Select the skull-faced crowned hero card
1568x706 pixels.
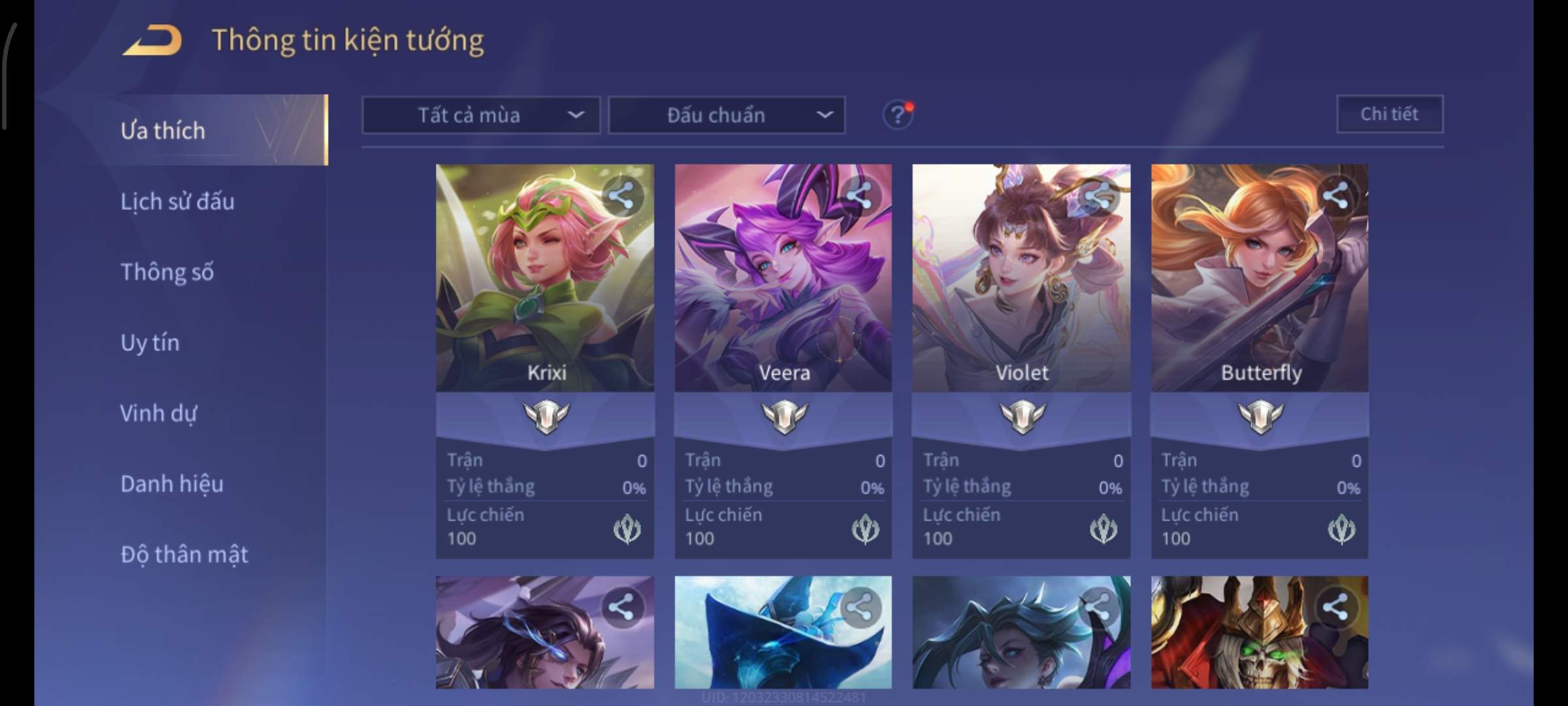pyautogui.click(x=1260, y=633)
